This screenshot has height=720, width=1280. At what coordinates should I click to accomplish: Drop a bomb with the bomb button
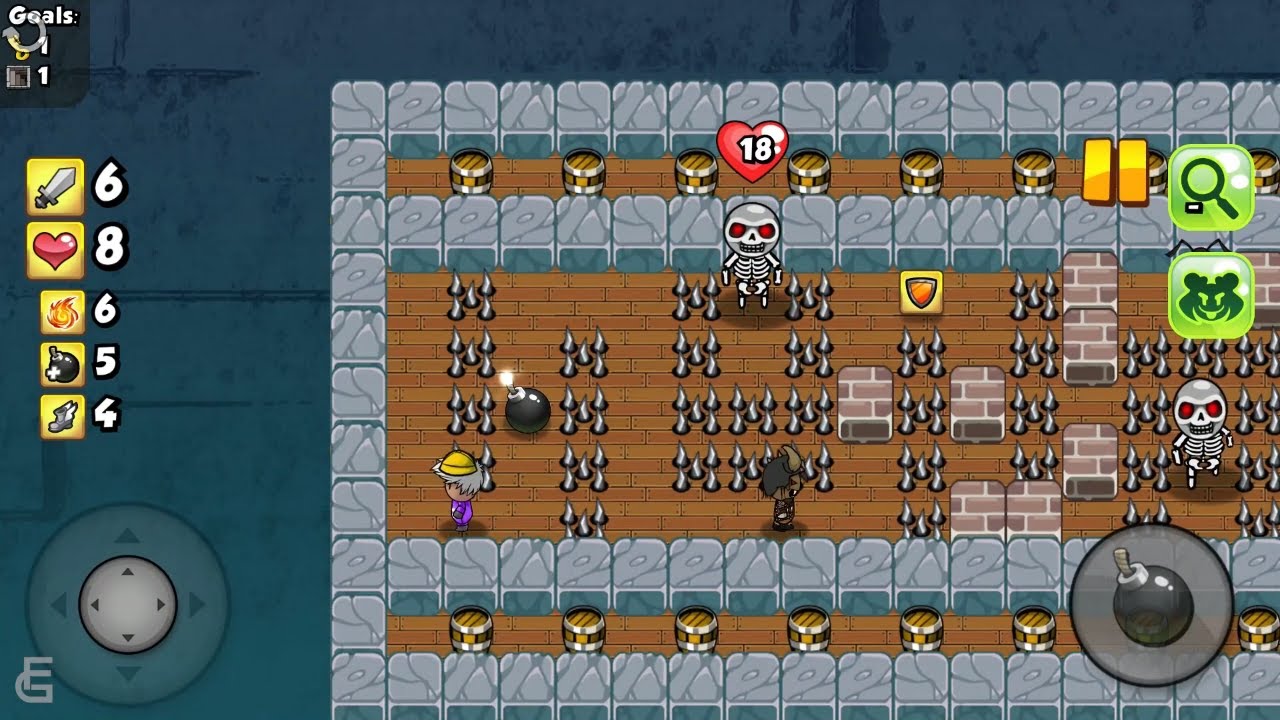point(1151,605)
